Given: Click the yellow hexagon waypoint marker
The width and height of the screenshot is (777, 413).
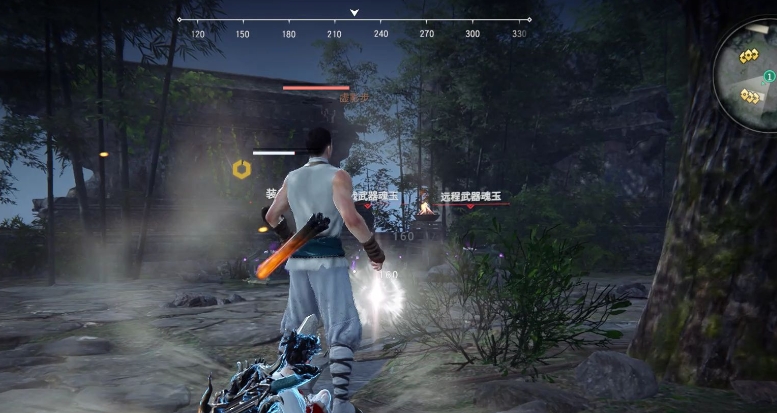Looking at the screenshot, I should [241, 170].
